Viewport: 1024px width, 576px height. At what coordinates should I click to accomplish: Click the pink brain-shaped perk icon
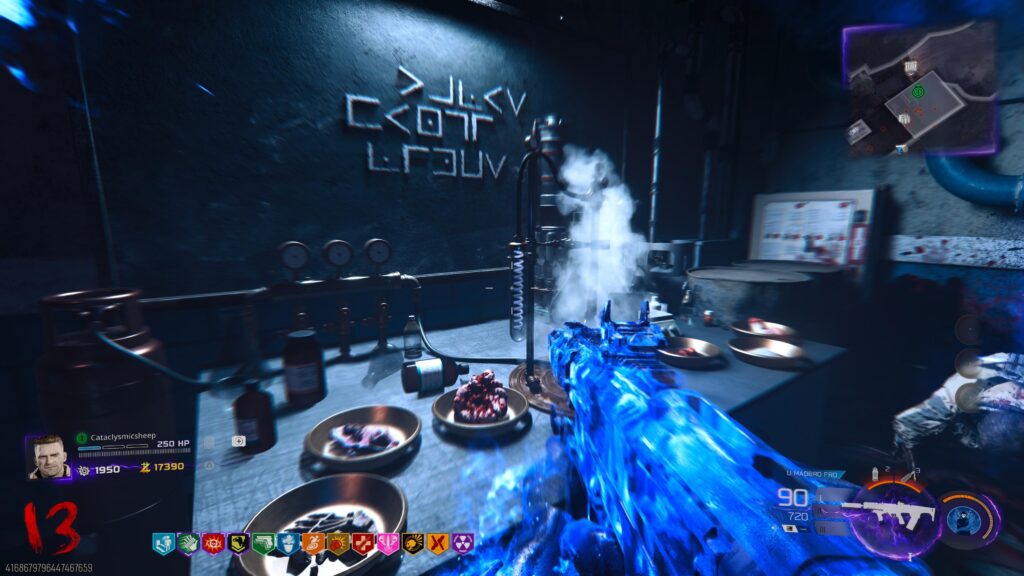[387, 543]
